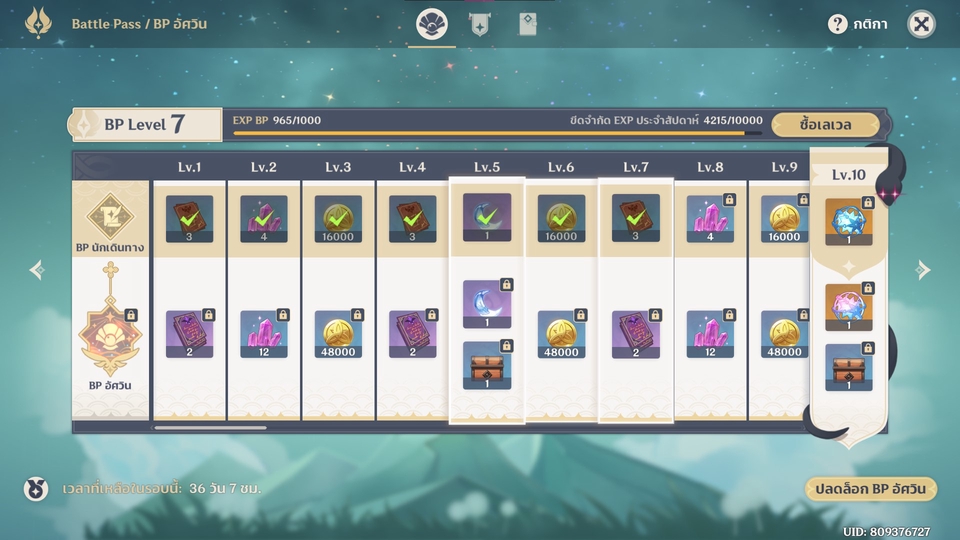Image resolution: width=960 pixels, height=540 pixels.
Task: Show the third tab with card icon
Action: pos(527,24)
